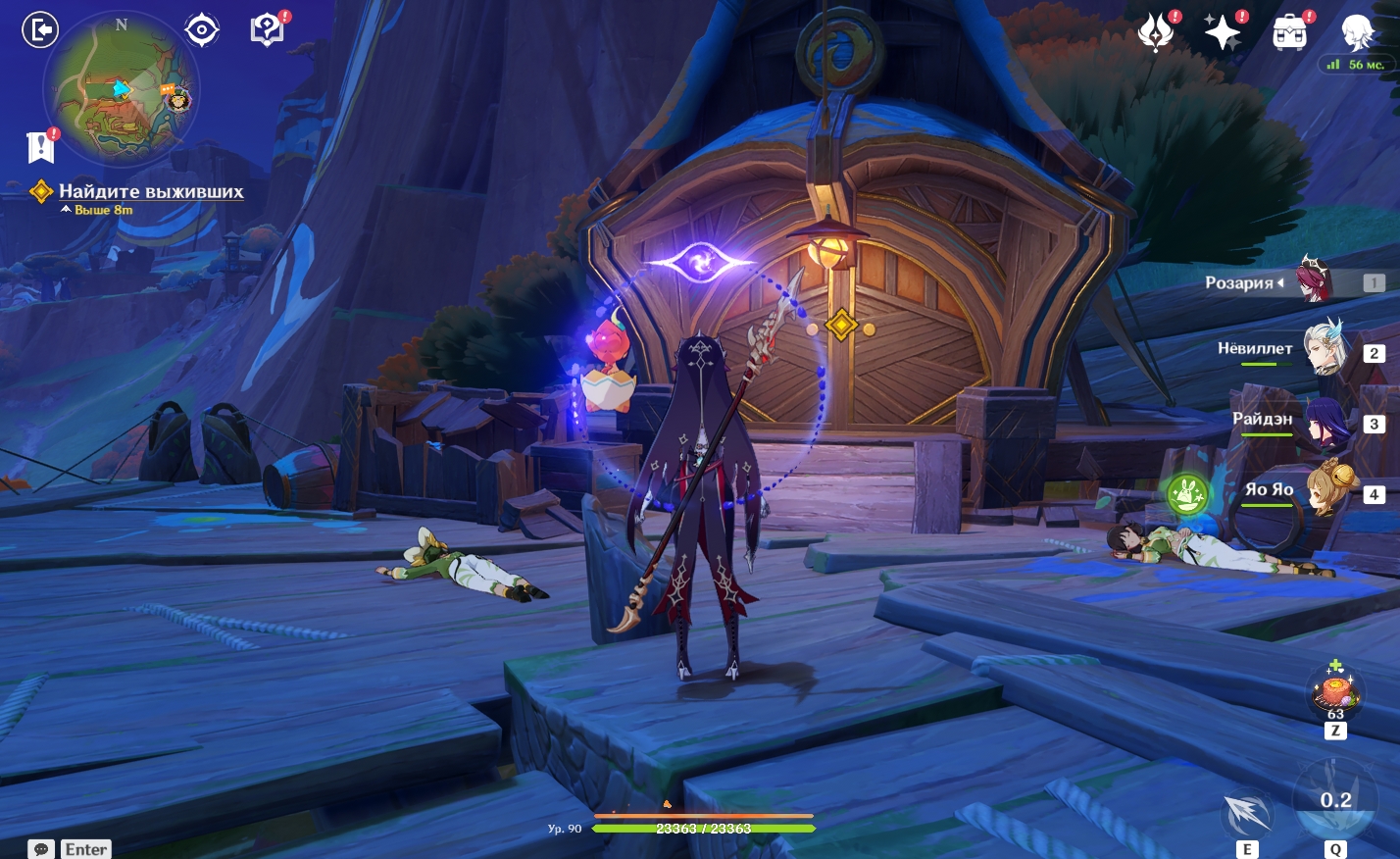The height and width of the screenshot is (859, 1400).
Task: Activate the elemental burst icon
Action: [1335, 799]
